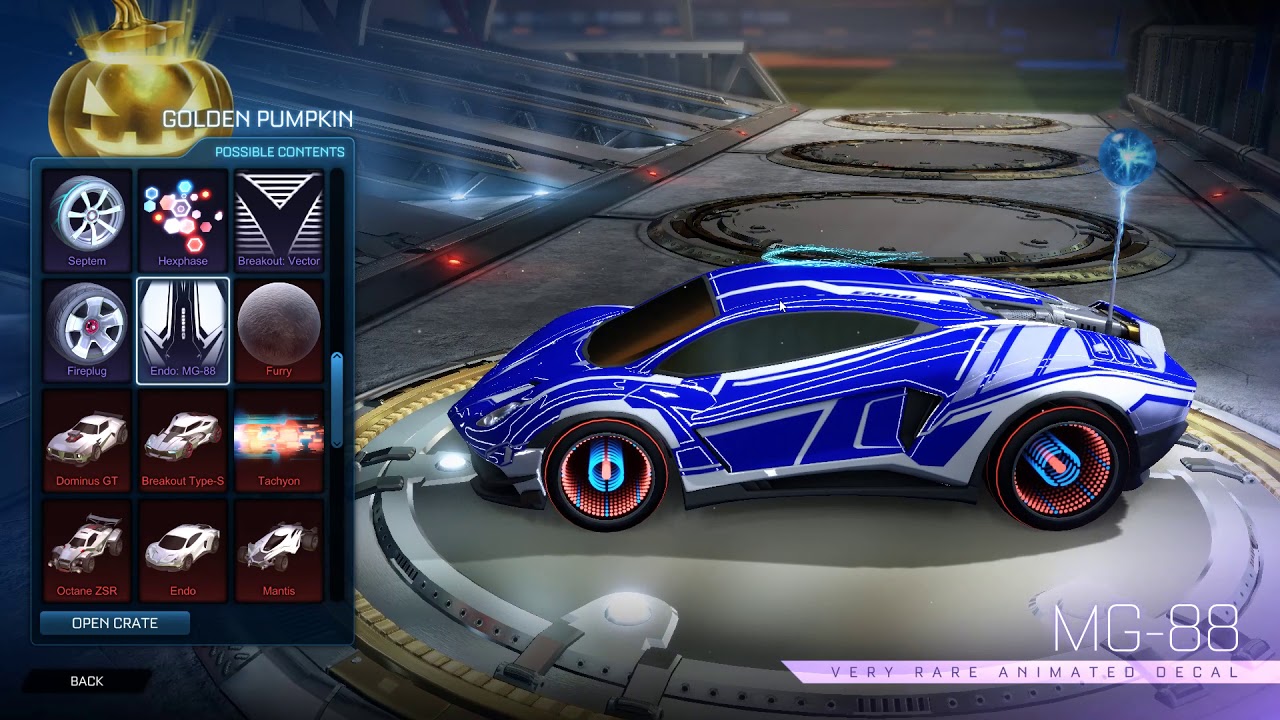This screenshot has height=720, width=1280.
Task: Click the Back button
Action: (x=87, y=681)
